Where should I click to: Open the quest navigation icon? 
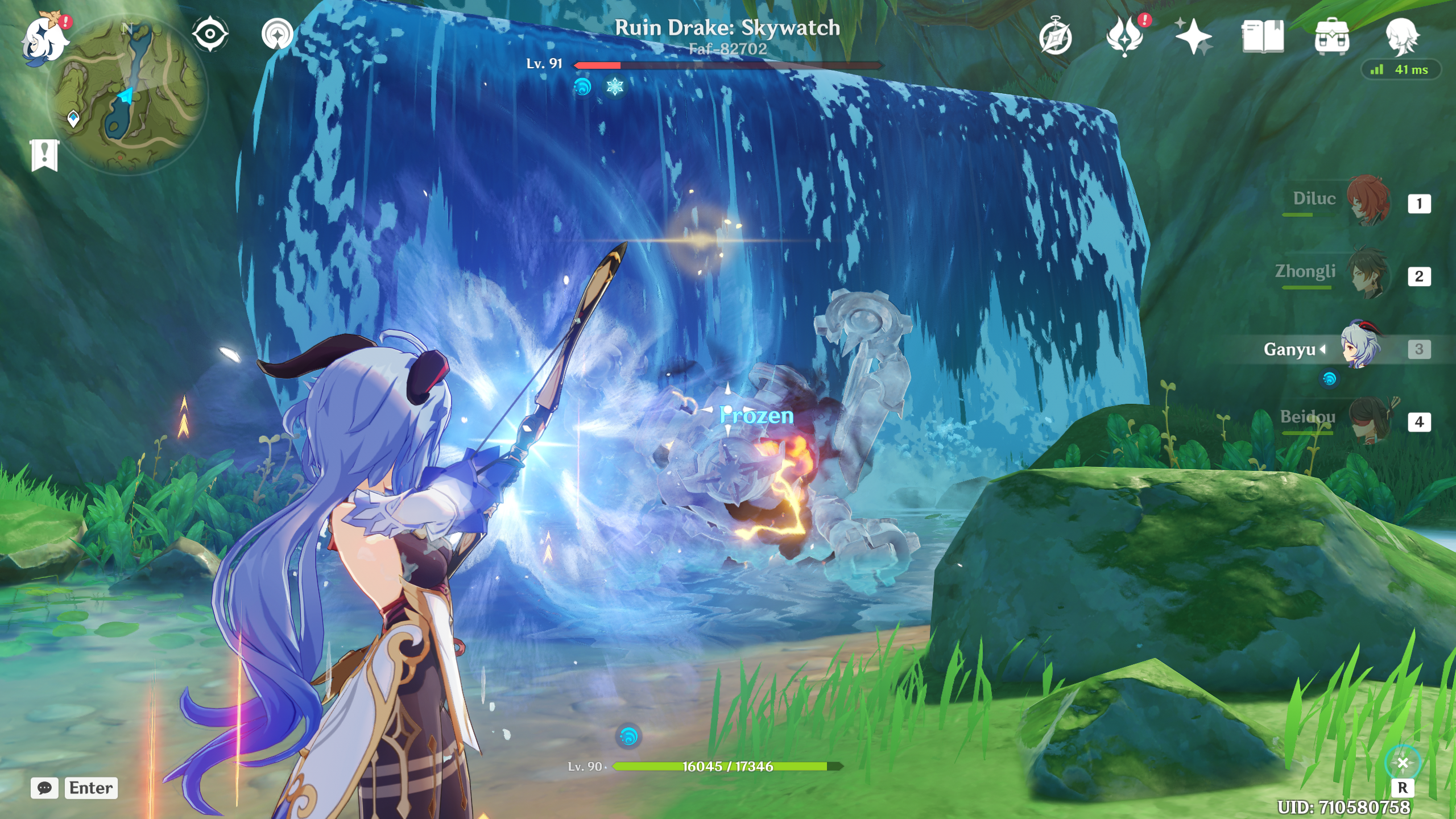point(278,34)
